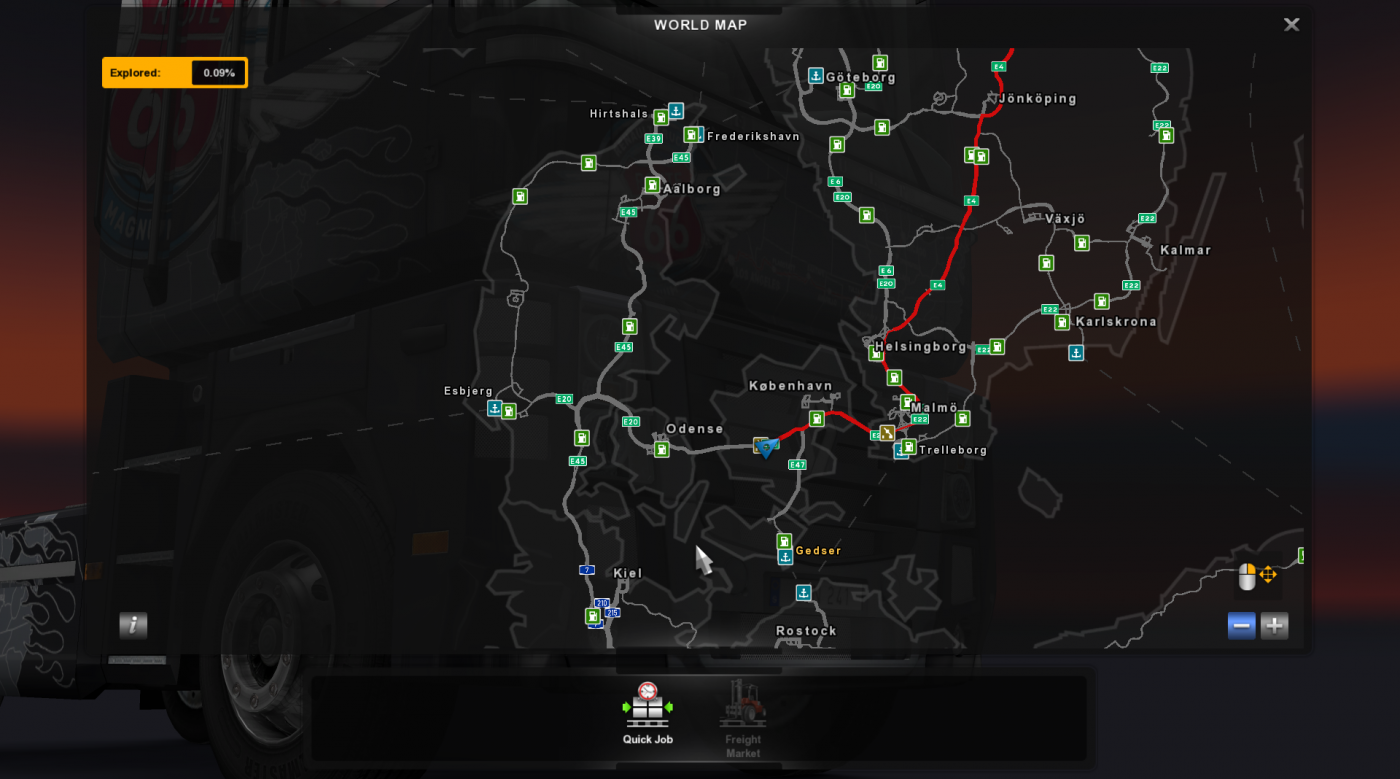Zoom out using the minus button
Viewport: 1400px width, 779px height.
pyautogui.click(x=1241, y=625)
